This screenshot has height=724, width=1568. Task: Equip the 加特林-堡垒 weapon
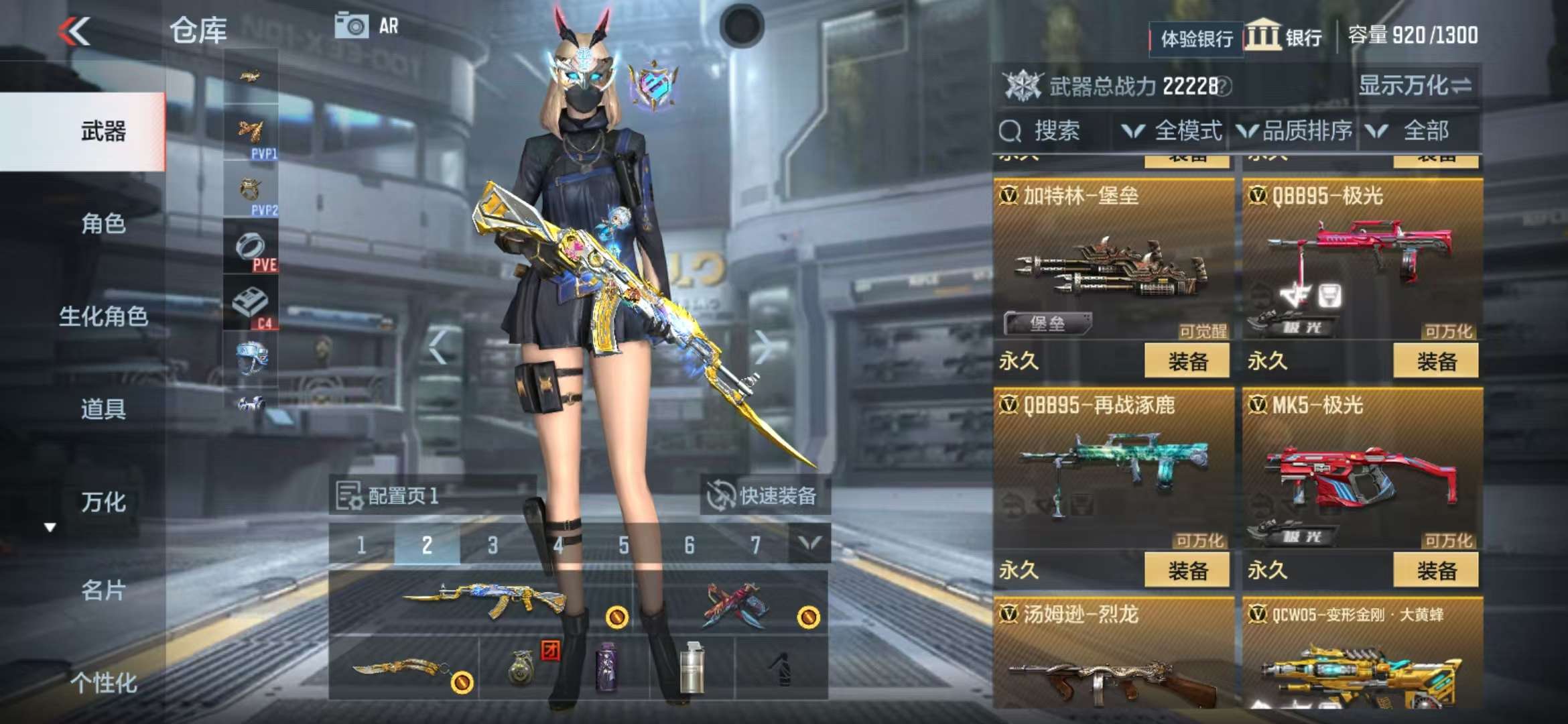1187,361
